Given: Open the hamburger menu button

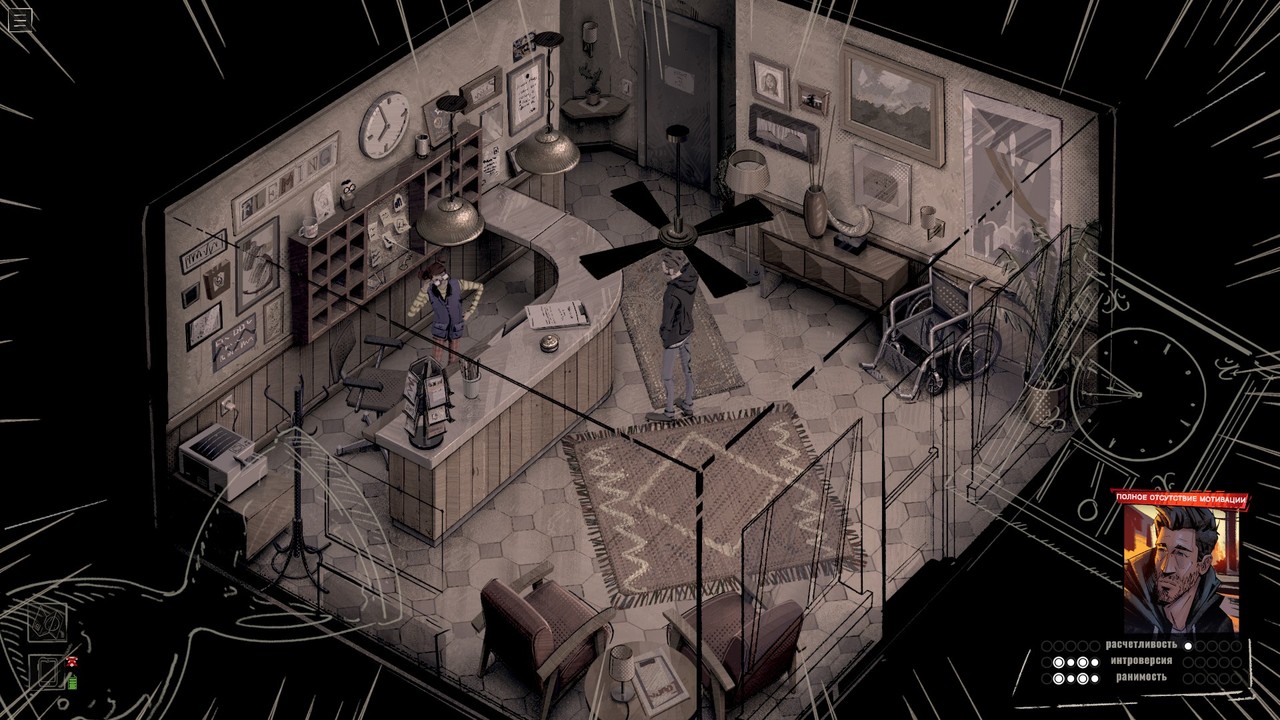Looking at the screenshot, I should pos(20,20).
